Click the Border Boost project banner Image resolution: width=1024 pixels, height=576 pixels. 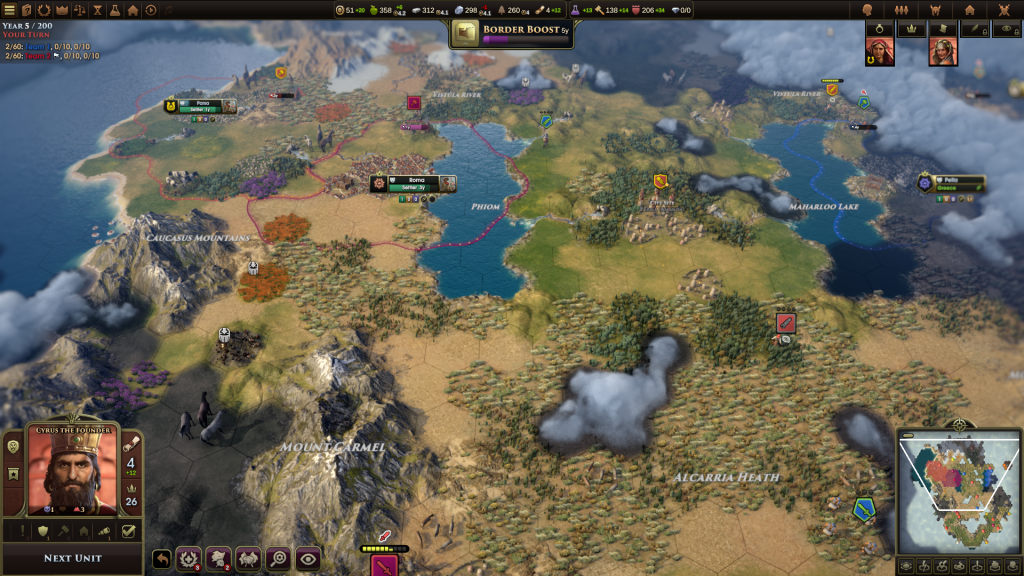tap(511, 33)
